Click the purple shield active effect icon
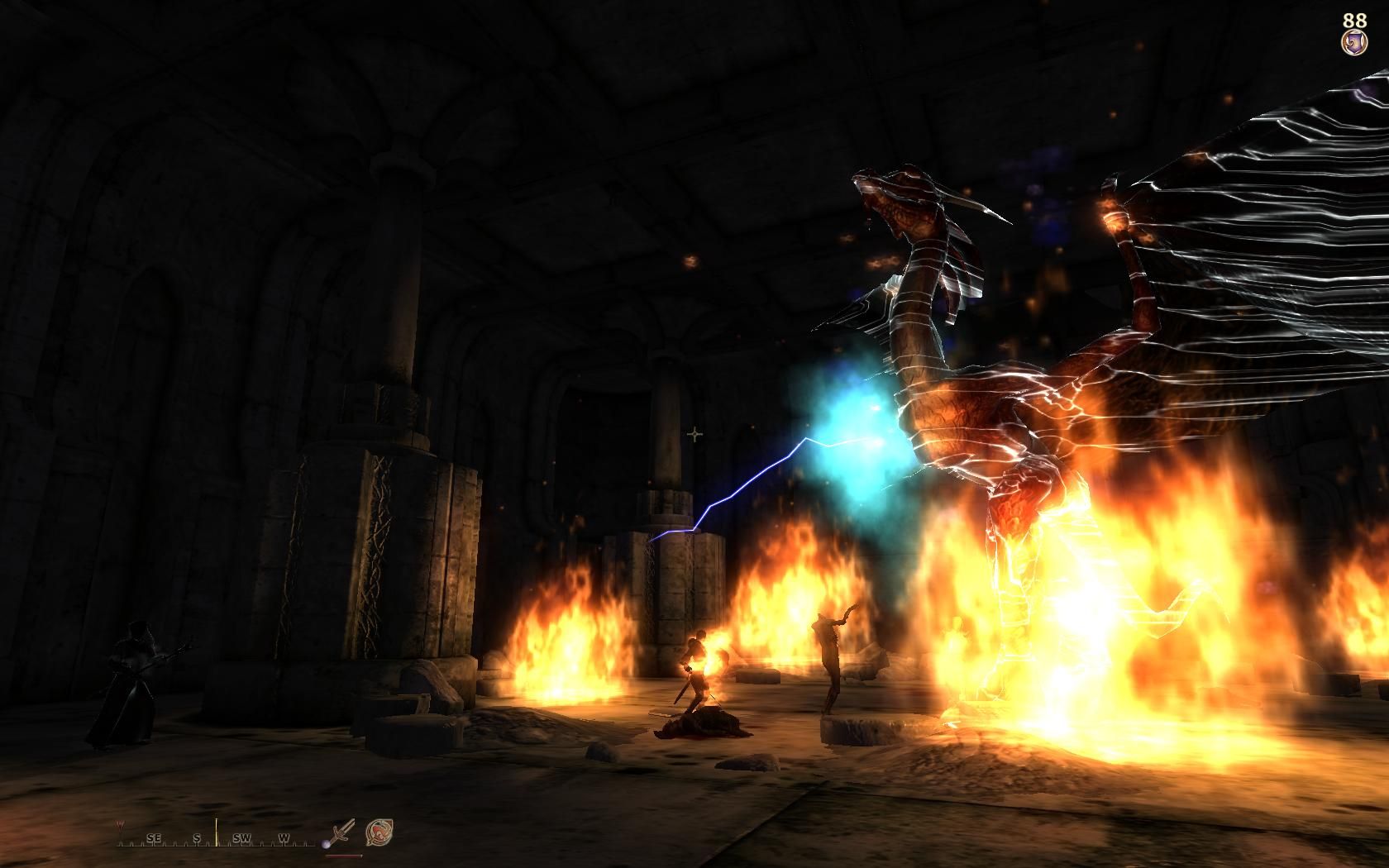 (1354, 42)
